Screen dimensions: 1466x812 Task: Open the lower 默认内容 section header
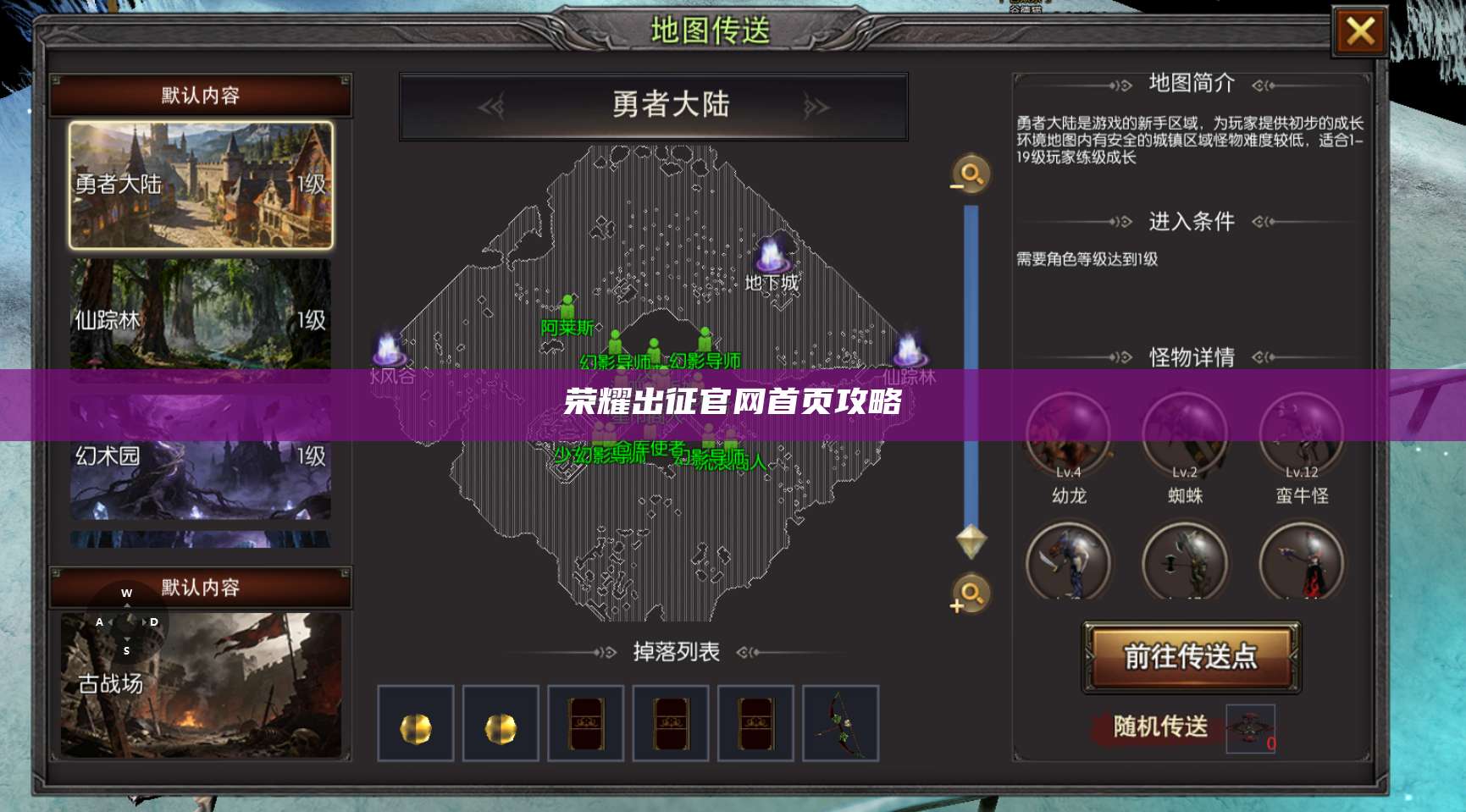[x=202, y=586]
